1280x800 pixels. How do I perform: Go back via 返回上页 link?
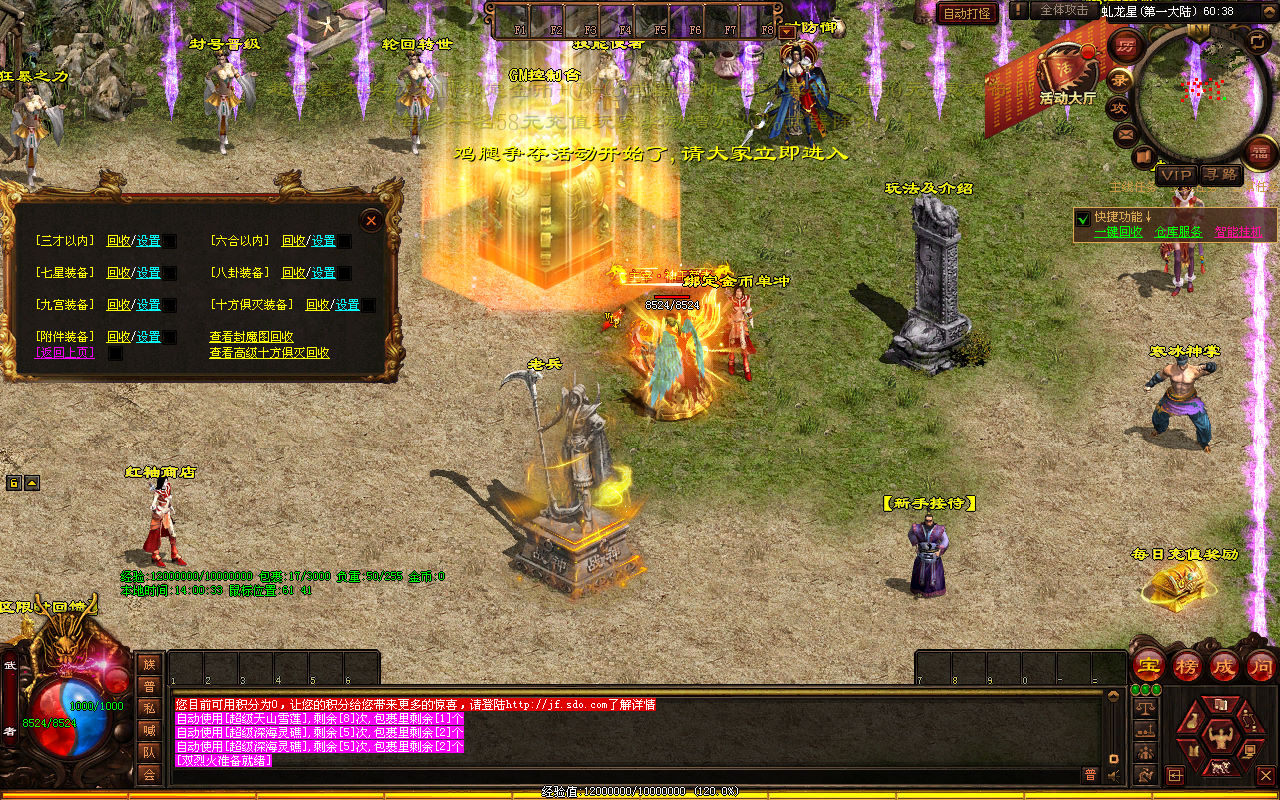click(65, 353)
